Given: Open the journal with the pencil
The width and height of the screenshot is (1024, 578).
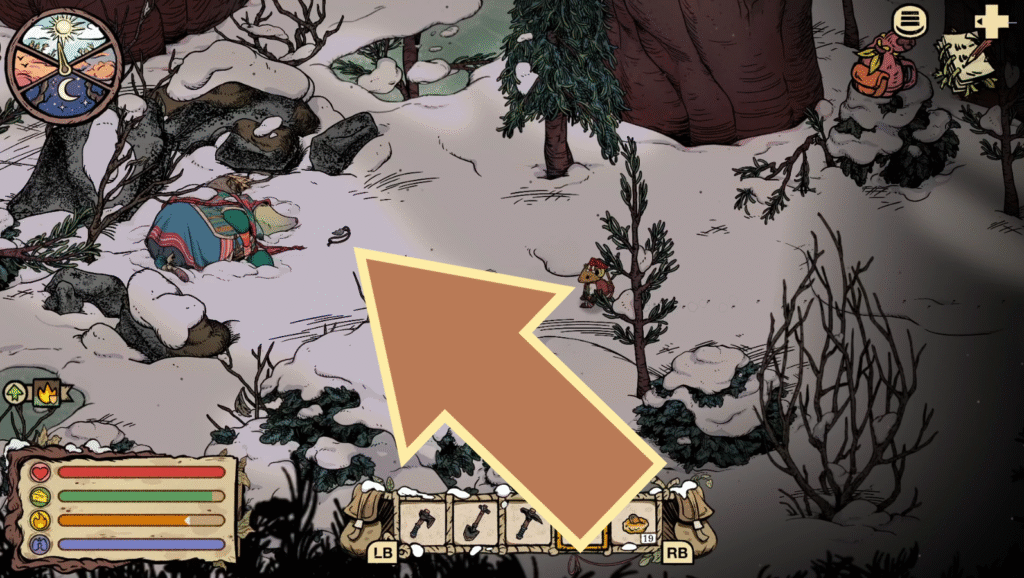Looking at the screenshot, I should pyautogui.click(x=958, y=62).
